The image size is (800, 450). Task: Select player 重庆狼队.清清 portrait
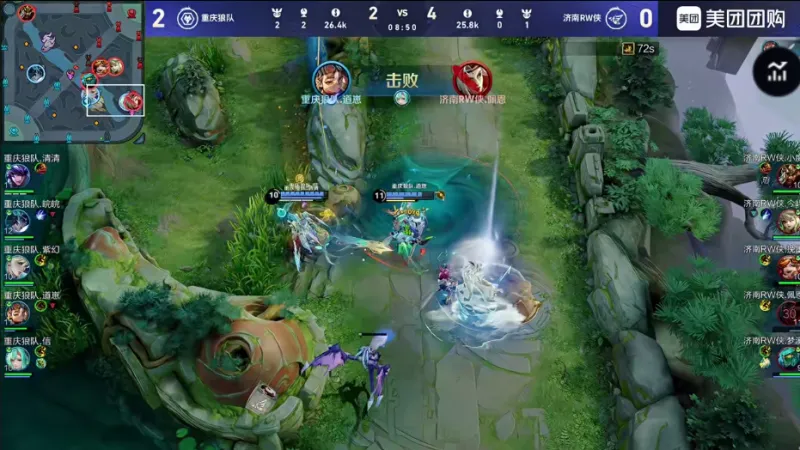click(17, 177)
